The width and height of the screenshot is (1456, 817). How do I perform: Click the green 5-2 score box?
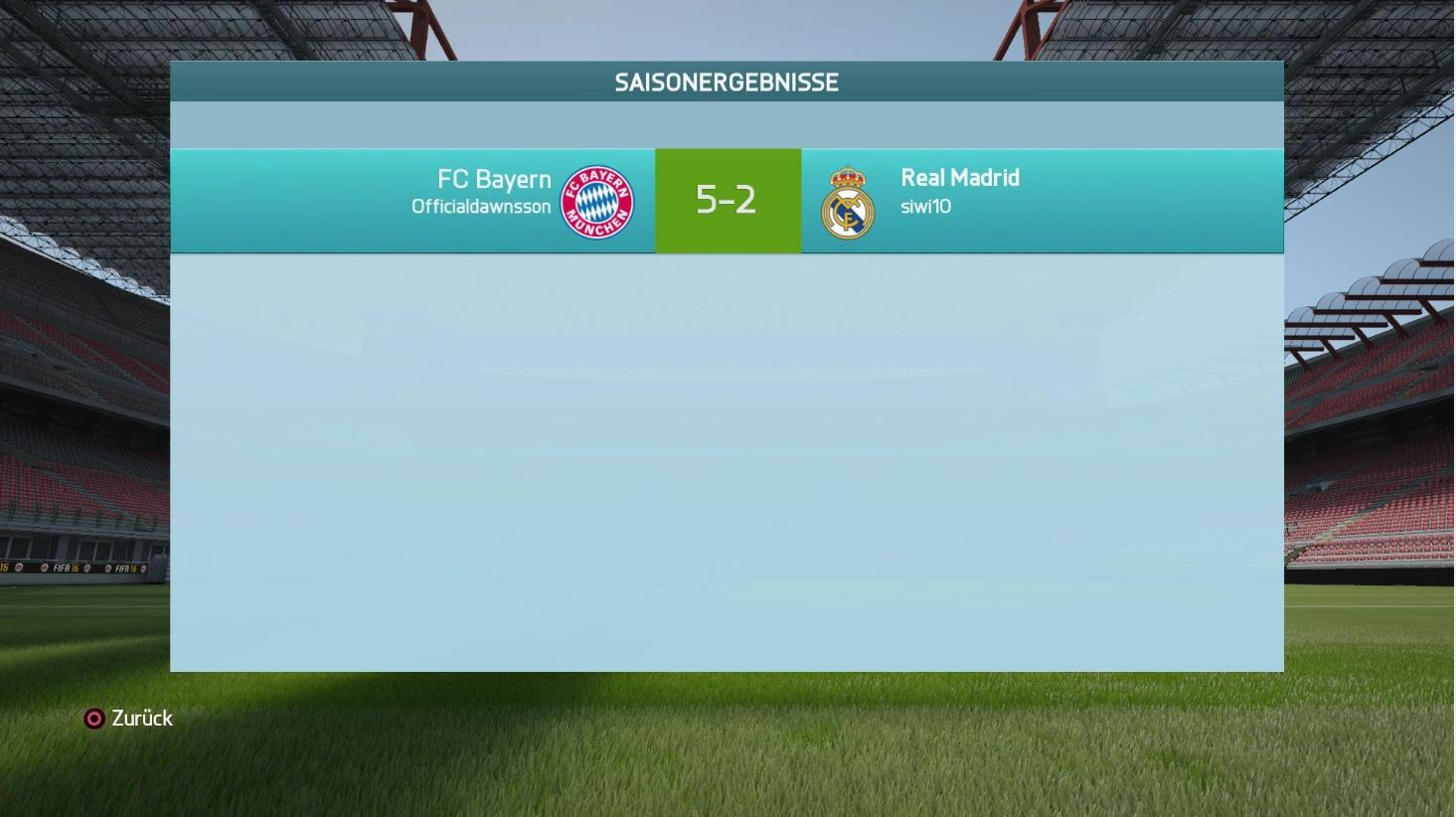[x=728, y=199]
